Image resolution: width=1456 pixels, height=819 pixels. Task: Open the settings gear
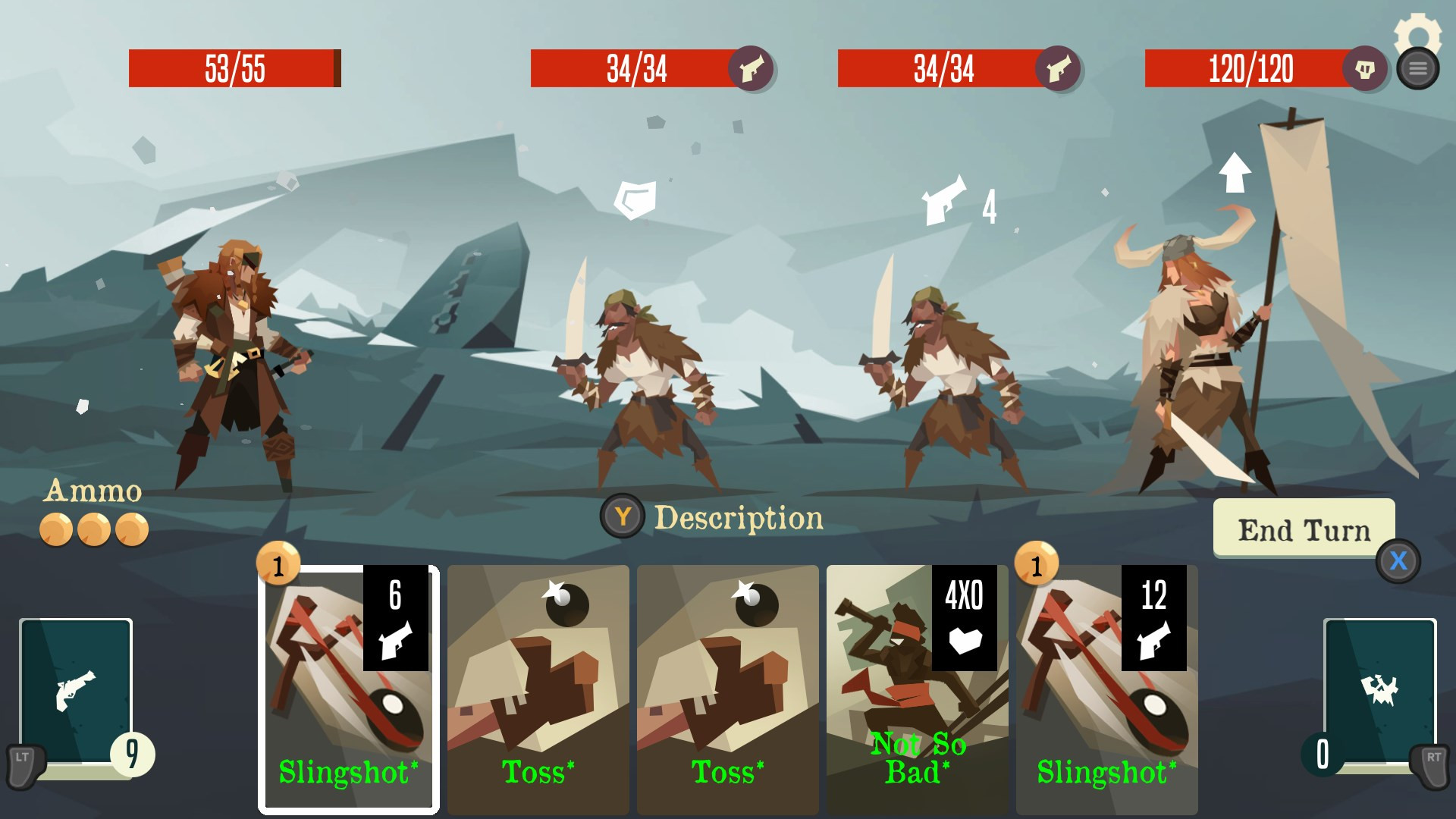pyautogui.click(x=1417, y=29)
